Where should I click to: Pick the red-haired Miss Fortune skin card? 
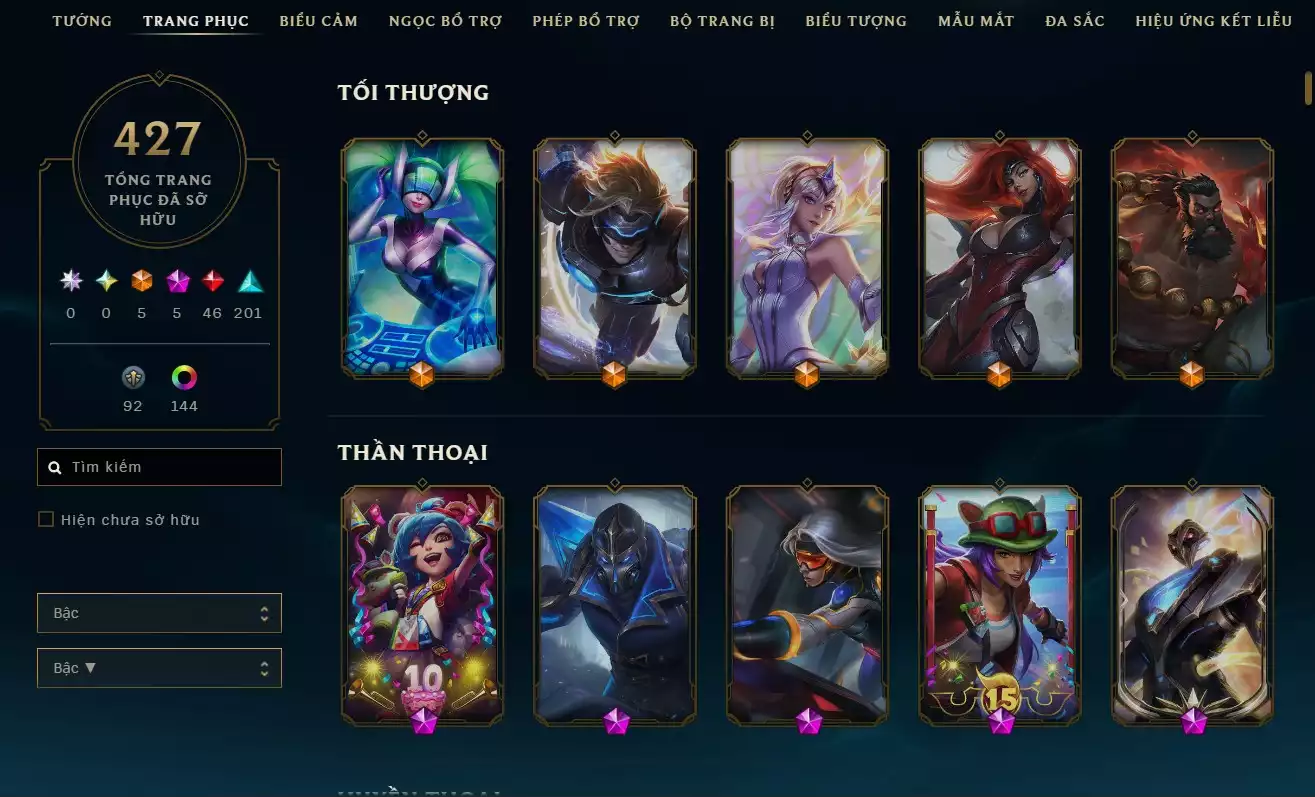pyautogui.click(x=999, y=257)
